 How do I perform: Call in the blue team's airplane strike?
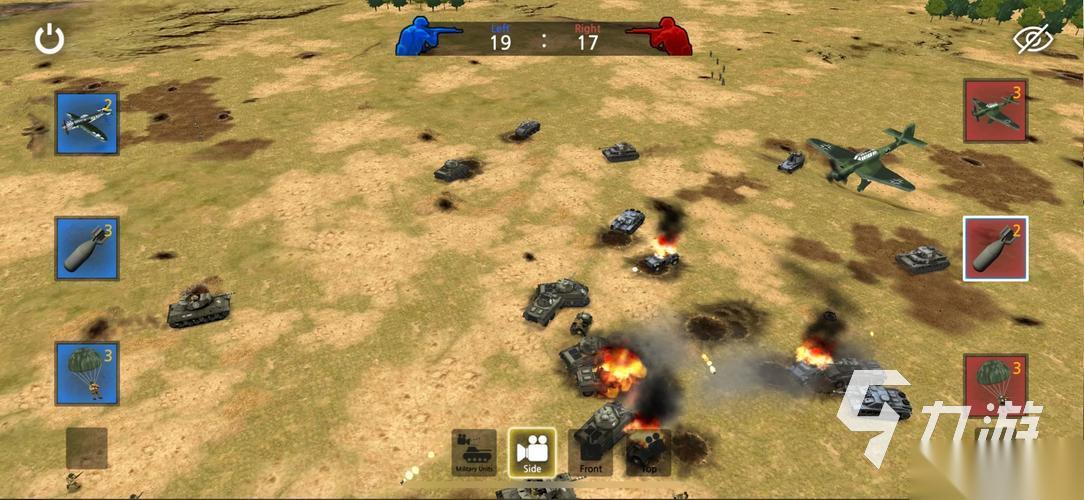coord(87,123)
